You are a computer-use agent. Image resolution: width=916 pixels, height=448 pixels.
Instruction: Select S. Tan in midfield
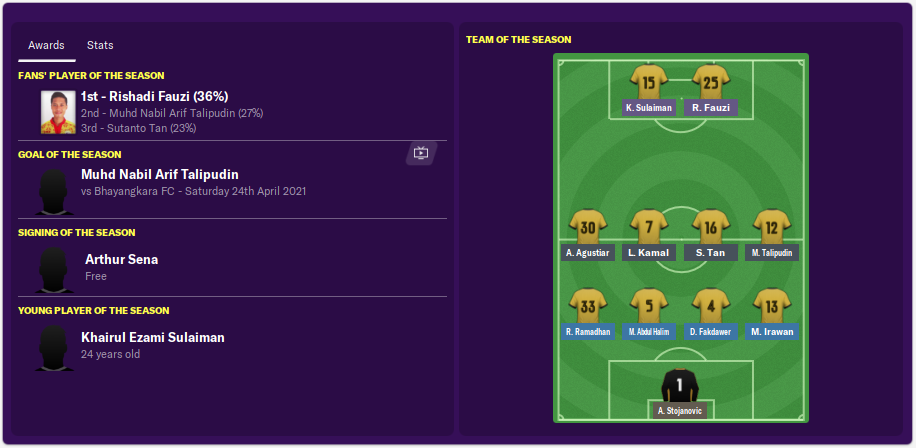tap(711, 230)
